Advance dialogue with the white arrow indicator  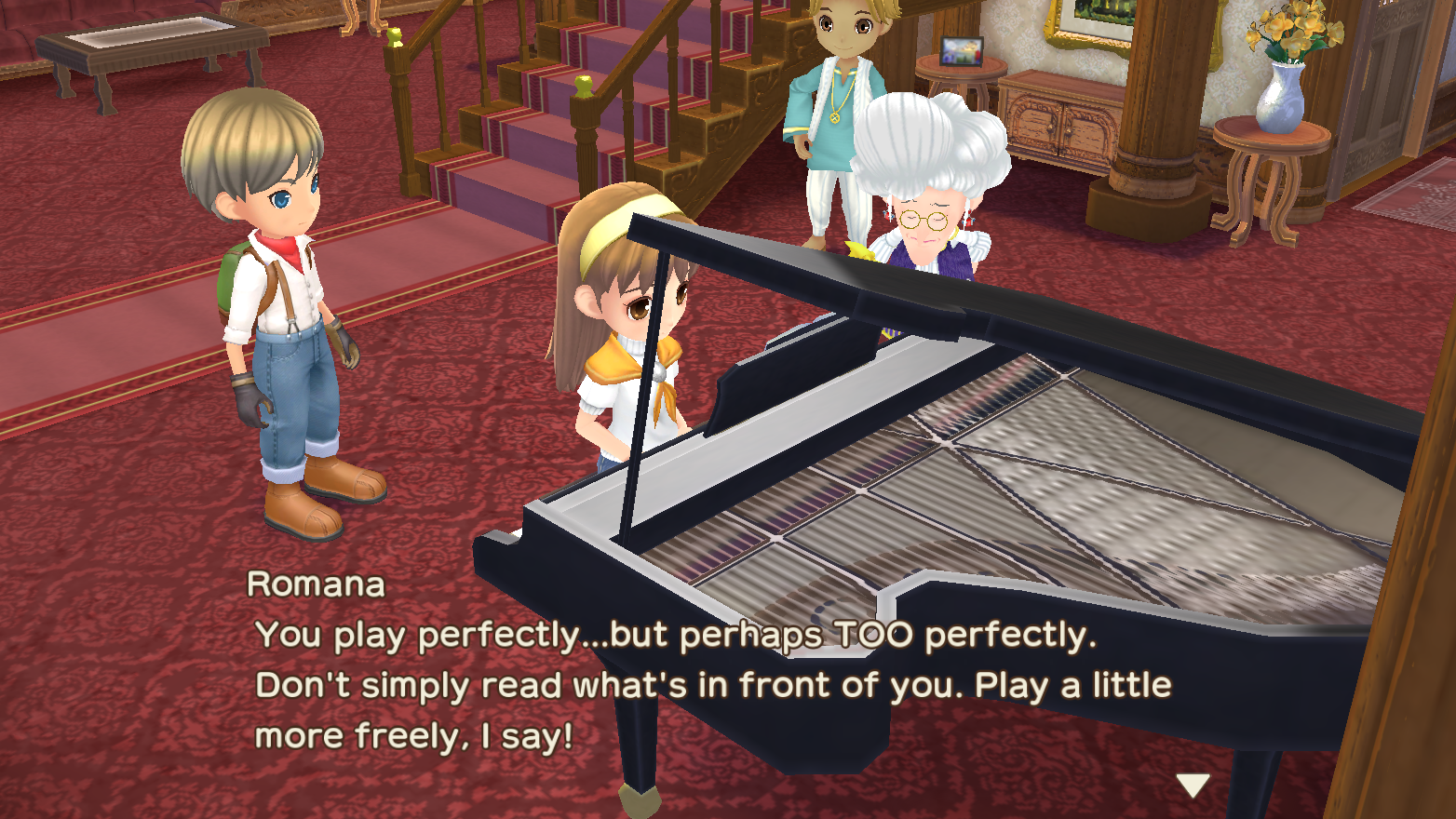click(x=1192, y=785)
